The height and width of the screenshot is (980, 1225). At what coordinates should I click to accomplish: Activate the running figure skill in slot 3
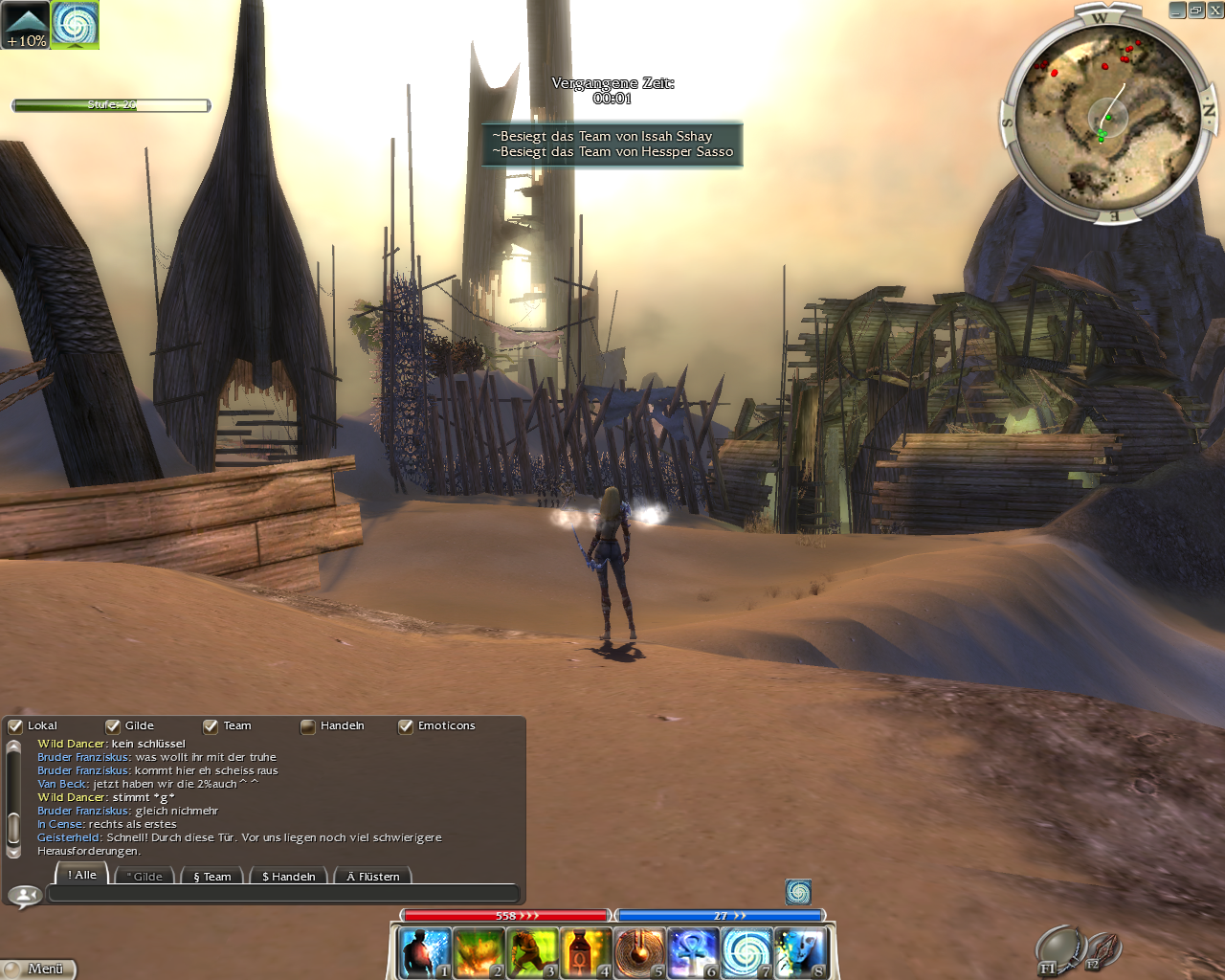(x=531, y=953)
